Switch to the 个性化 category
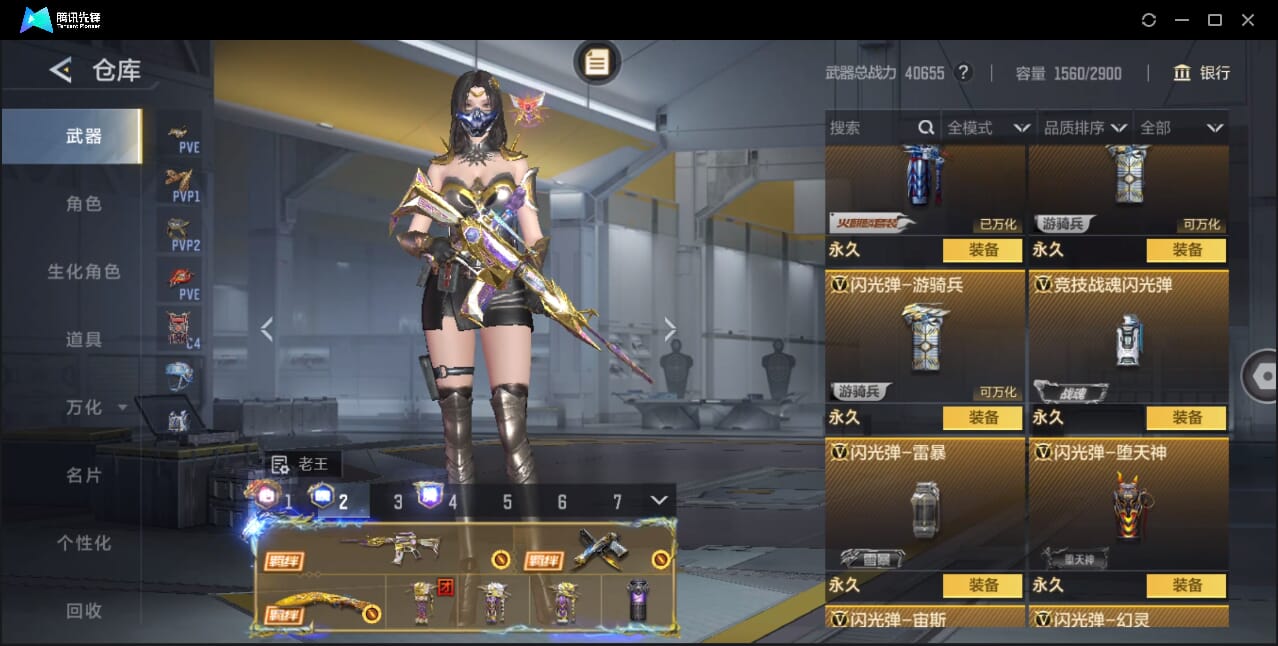 click(x=84, y=543)
